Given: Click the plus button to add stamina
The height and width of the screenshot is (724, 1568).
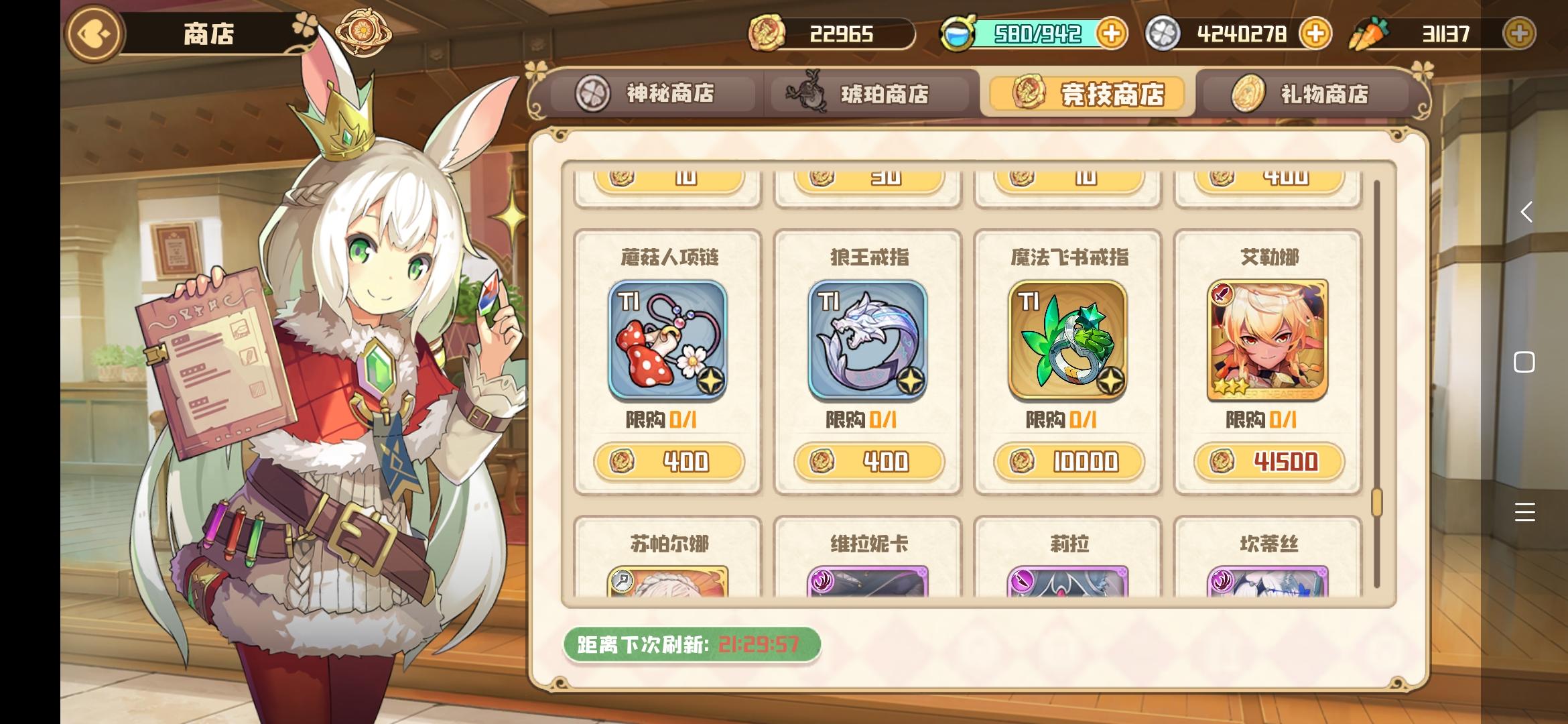Looking at the screenshot, I should click(1112, 33).
